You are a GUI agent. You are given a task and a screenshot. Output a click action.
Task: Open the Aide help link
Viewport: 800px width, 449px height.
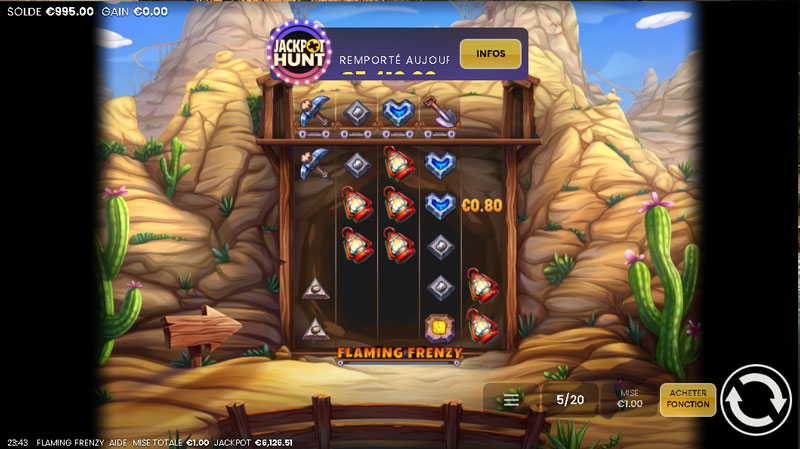118,442
